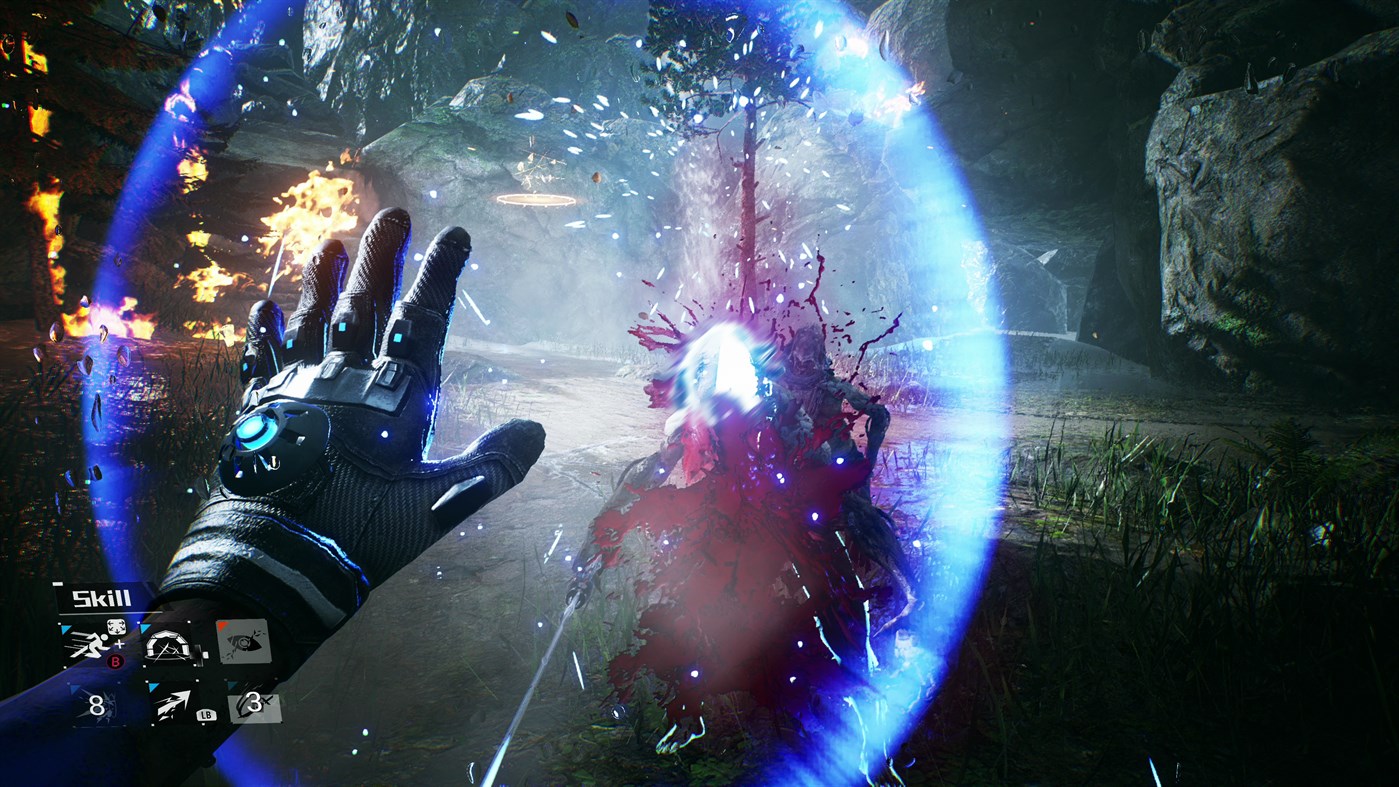Toggle the blue corner marker on shield skill
Image resolution: width=1399 pixels, height=787 pixels.
tap(144, 627)
